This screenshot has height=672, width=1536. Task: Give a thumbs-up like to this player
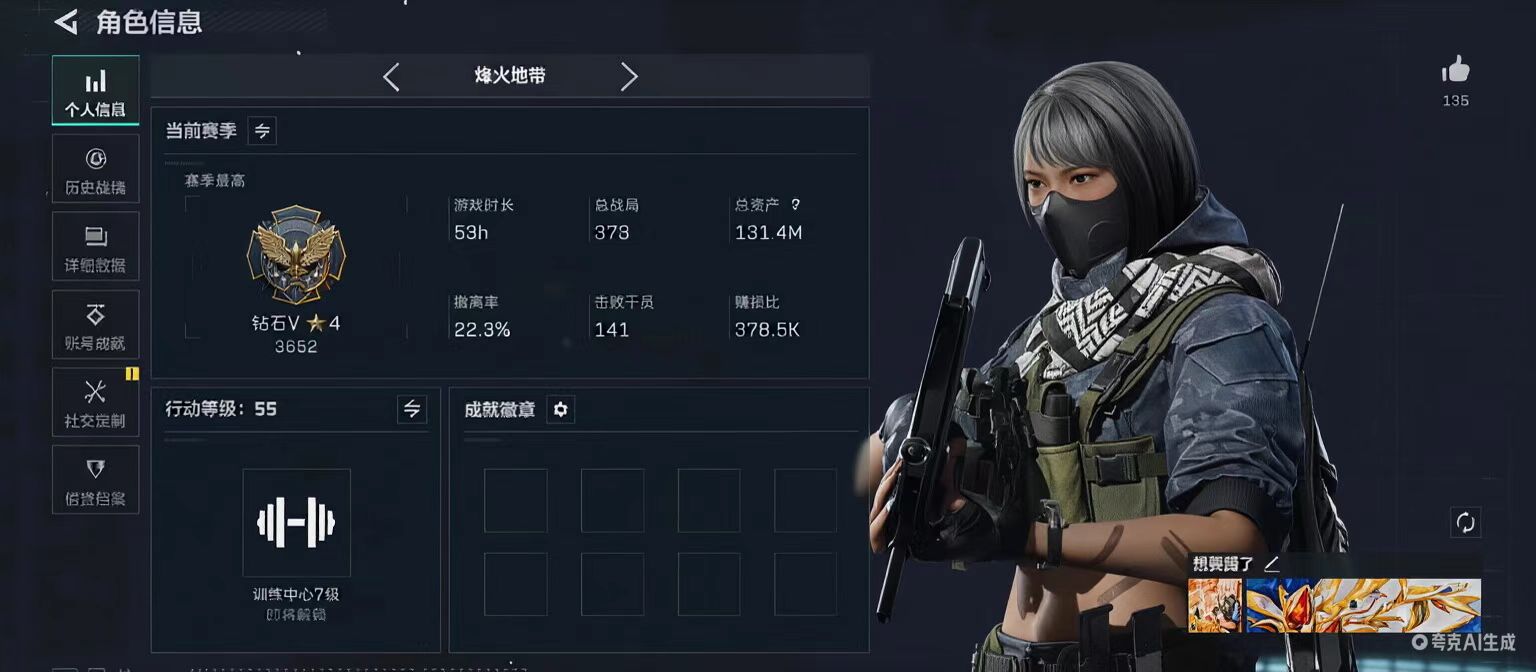pyautogui.click(x=1455, y=71)
